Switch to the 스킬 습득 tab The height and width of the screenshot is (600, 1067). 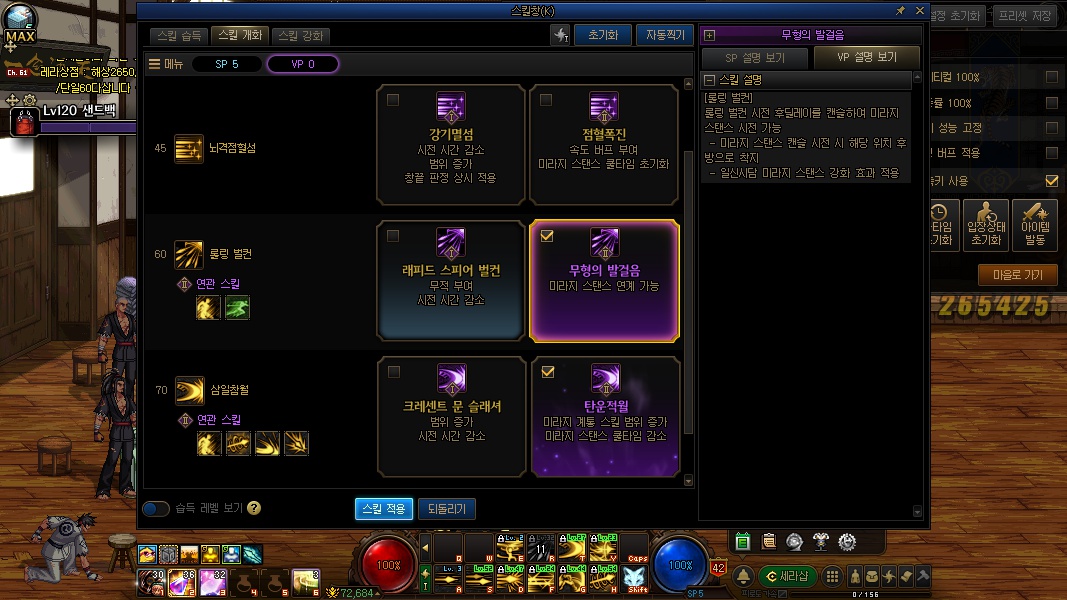tap(180, 36)
